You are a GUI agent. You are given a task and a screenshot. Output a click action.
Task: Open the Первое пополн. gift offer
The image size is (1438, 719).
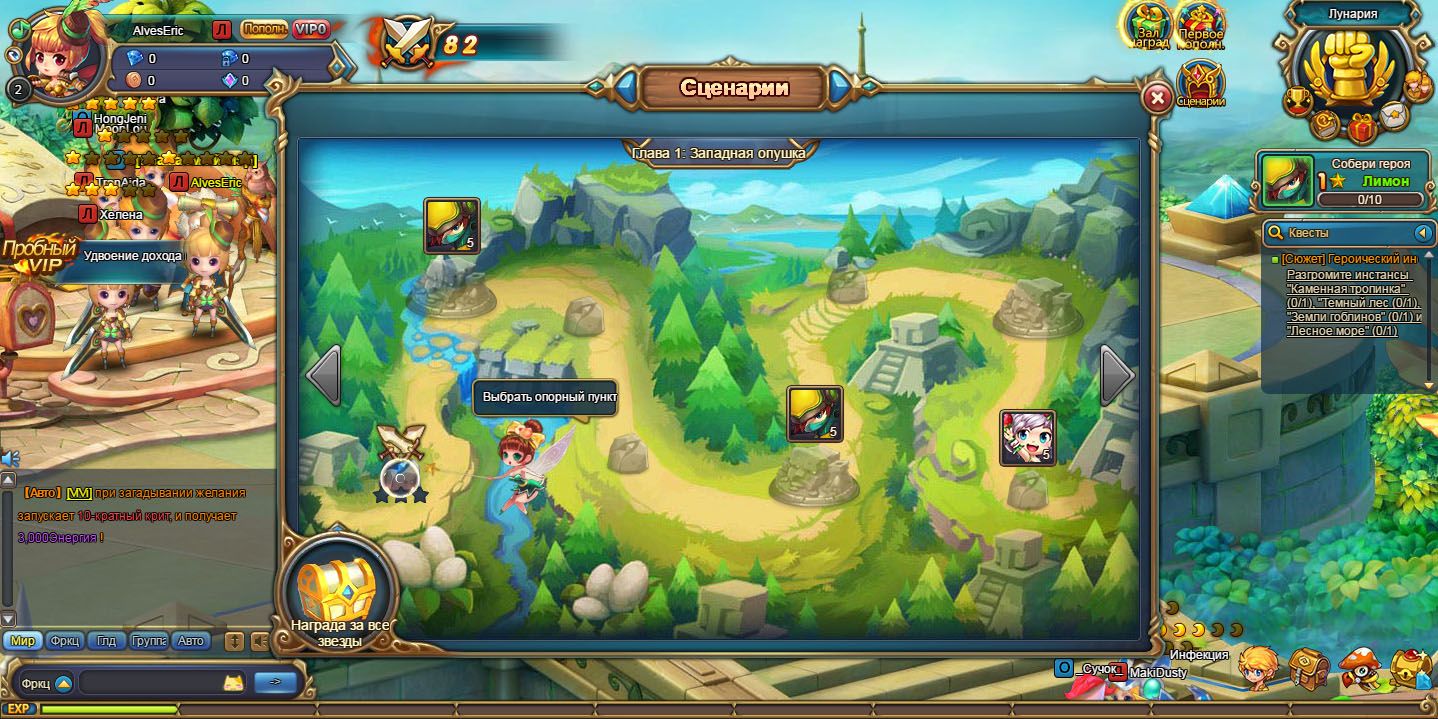tap(1201, 25)
